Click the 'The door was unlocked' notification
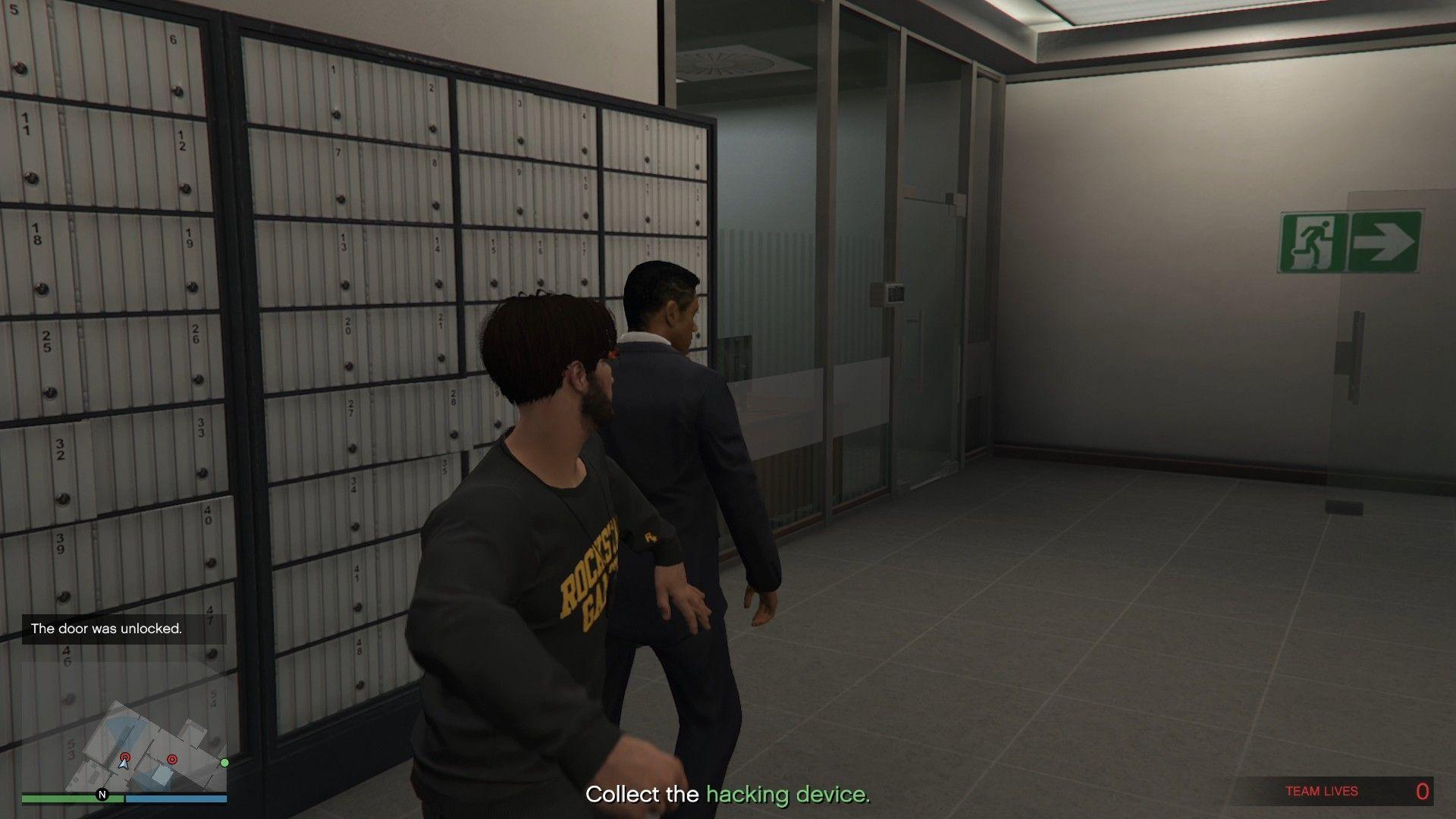 pyautogui.click(x=106, y=628)
